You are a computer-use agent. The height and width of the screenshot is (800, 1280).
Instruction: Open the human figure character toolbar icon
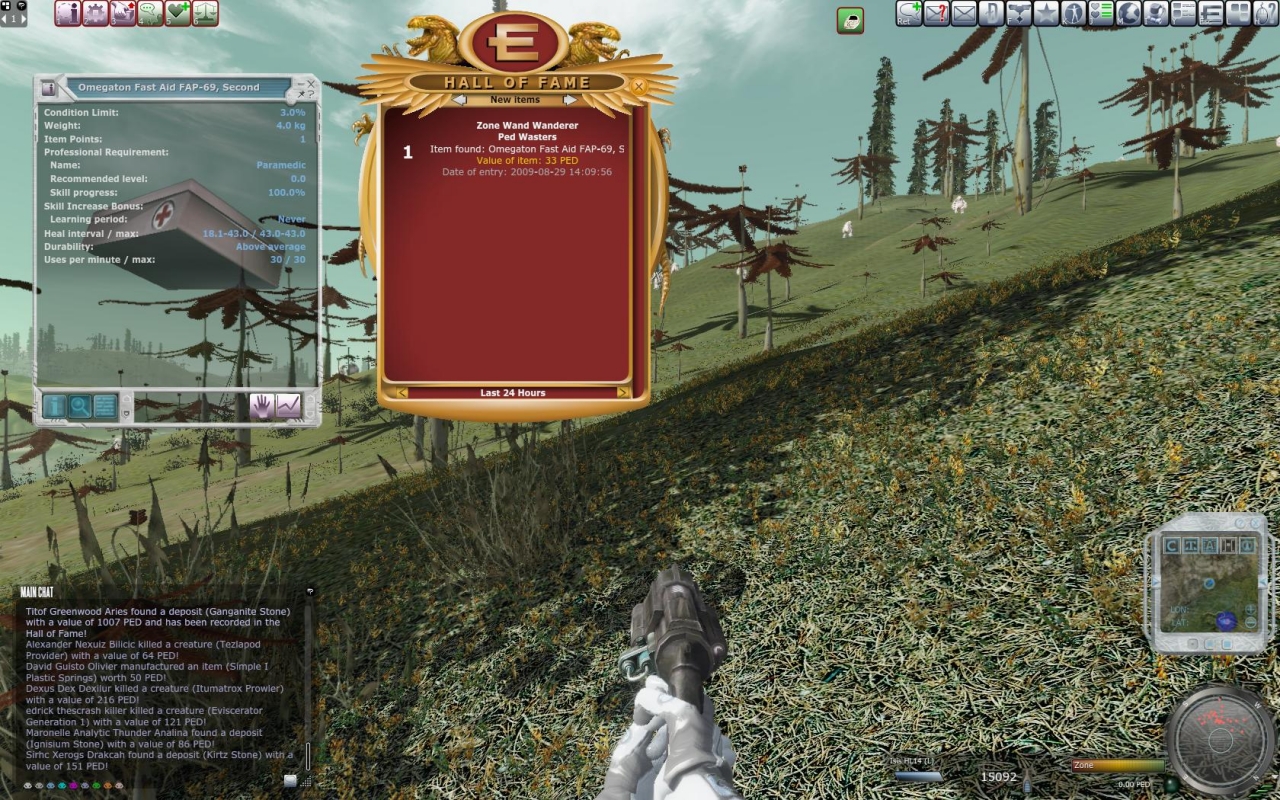click(x=1074, y=13)
